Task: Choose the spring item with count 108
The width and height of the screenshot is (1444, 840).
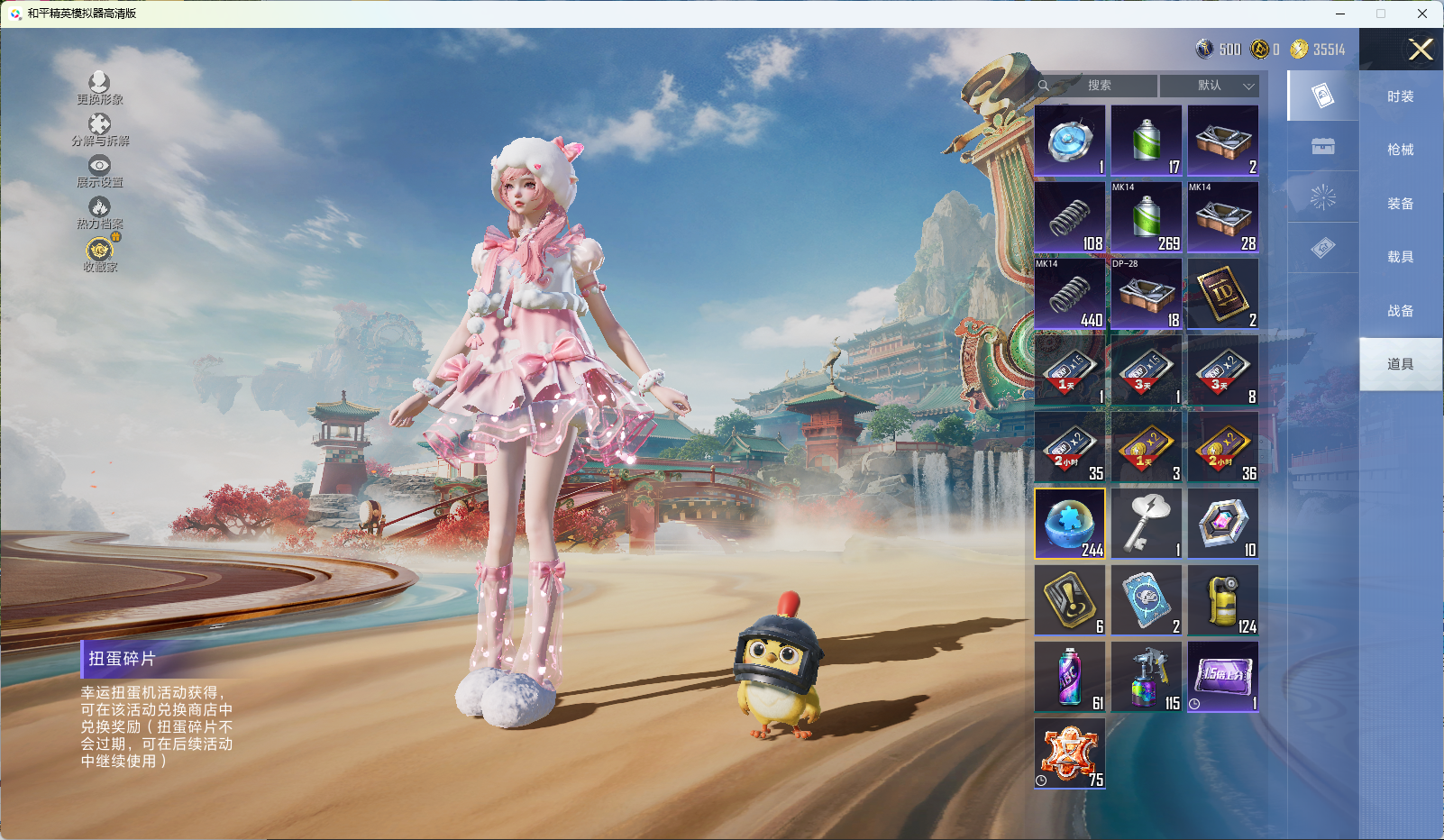Action: click(x=1070, y=217)
